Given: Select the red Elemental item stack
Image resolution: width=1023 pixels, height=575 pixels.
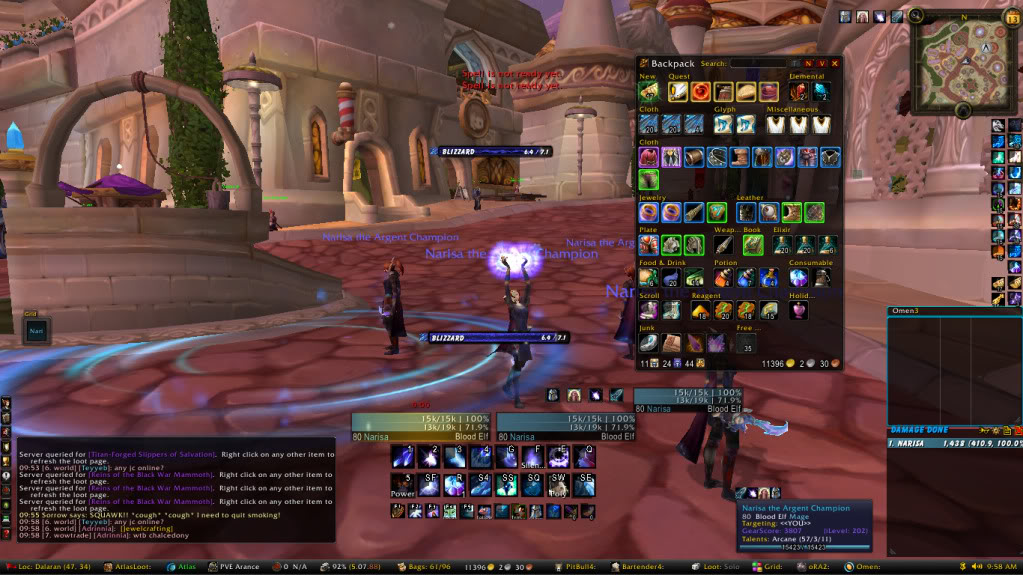Looking at the screenshot, I should pos(797,92).
